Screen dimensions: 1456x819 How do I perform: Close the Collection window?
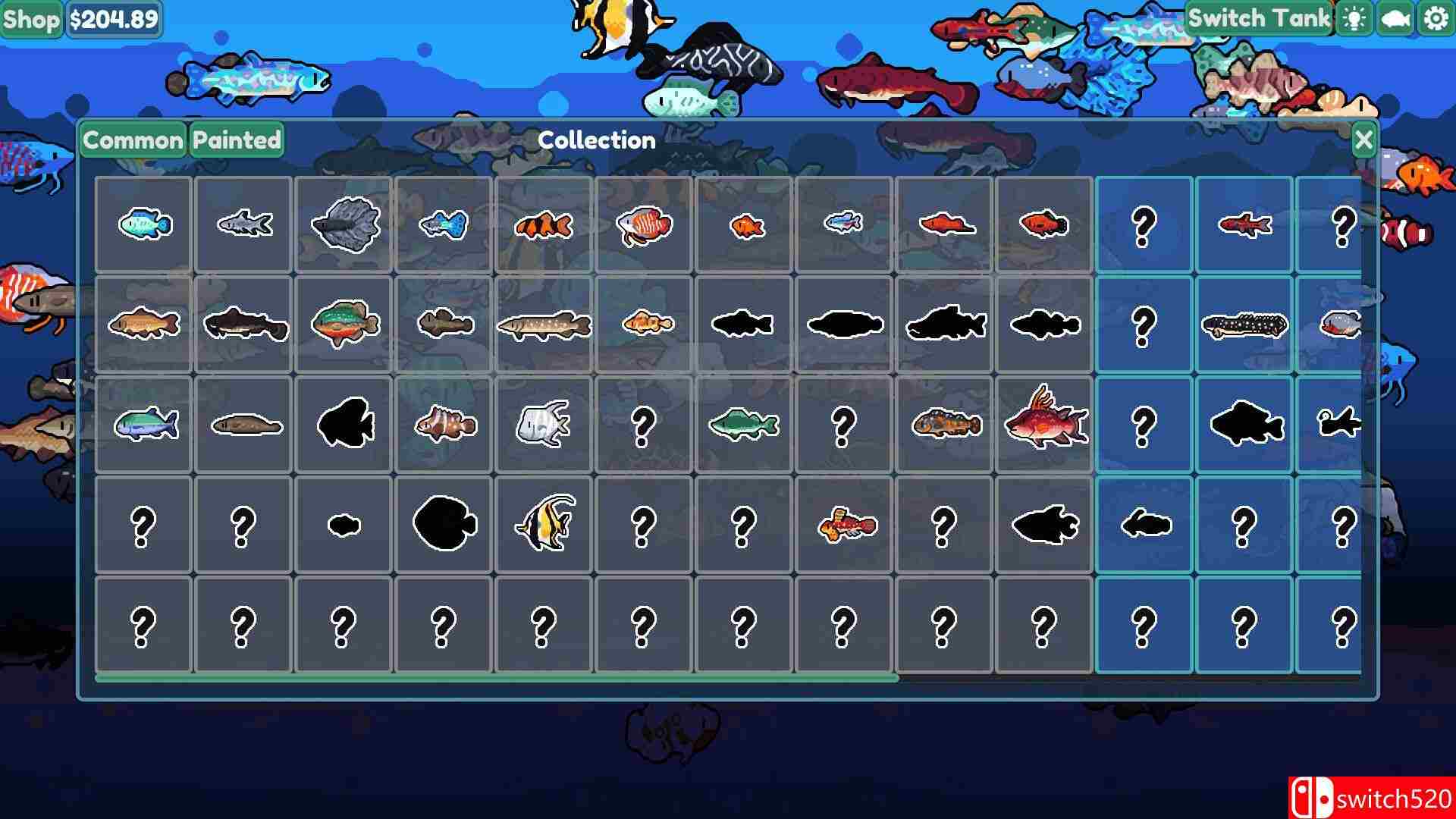tap(1363, 140)
